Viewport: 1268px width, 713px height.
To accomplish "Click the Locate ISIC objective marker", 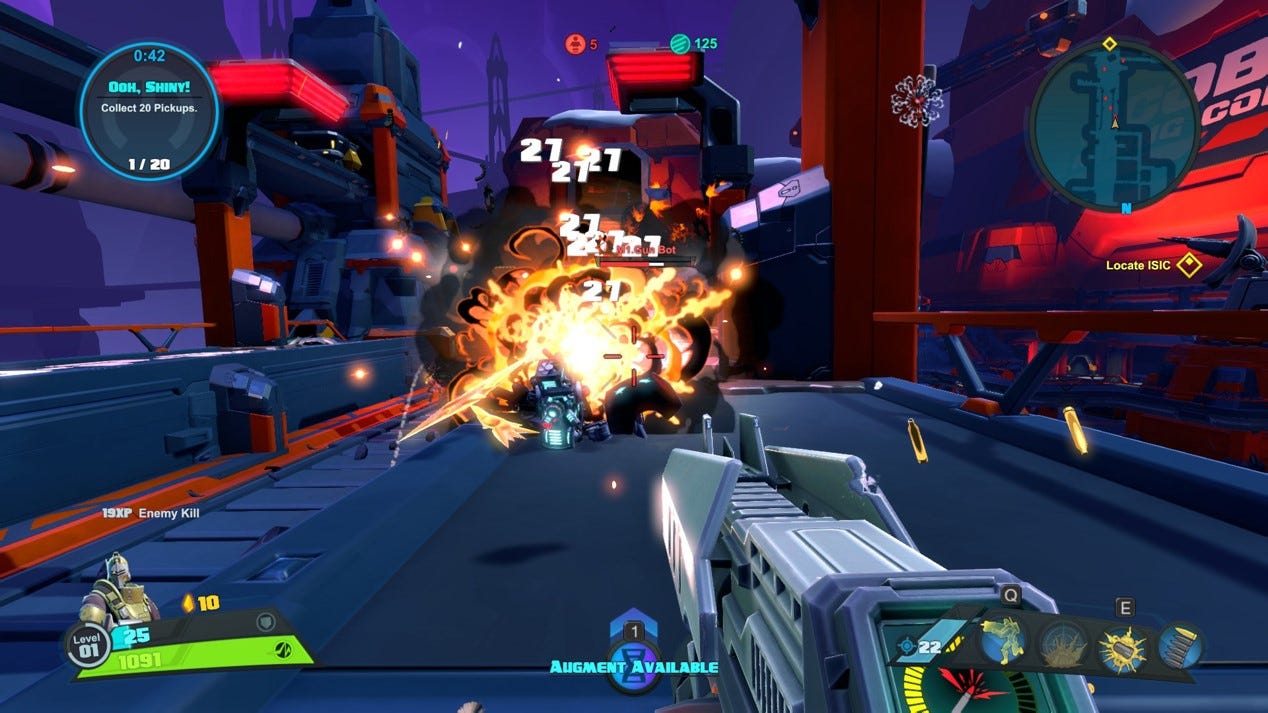I will (1188, 265).
